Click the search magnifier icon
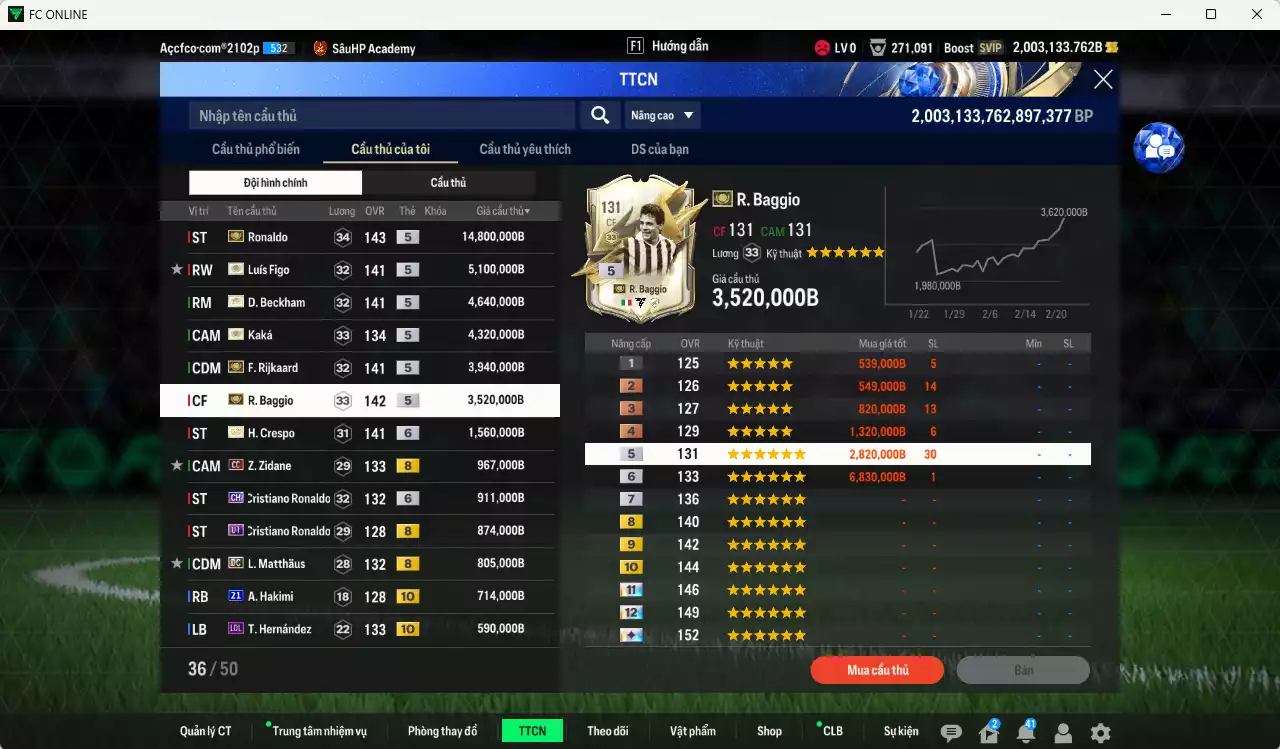The image size is (1280, 749). point(599,115)
